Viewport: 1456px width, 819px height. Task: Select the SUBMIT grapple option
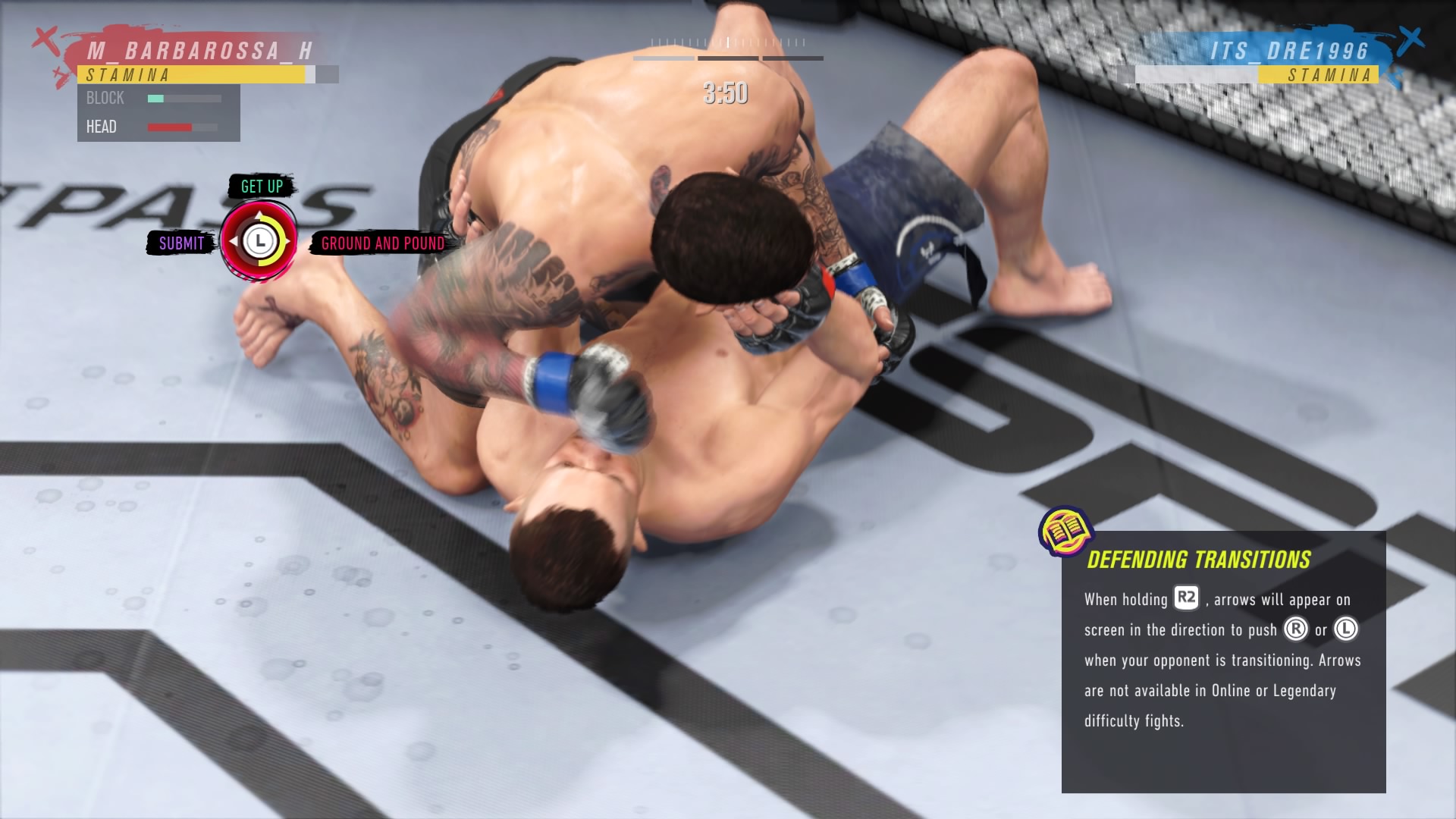click(x=181, y=243)
